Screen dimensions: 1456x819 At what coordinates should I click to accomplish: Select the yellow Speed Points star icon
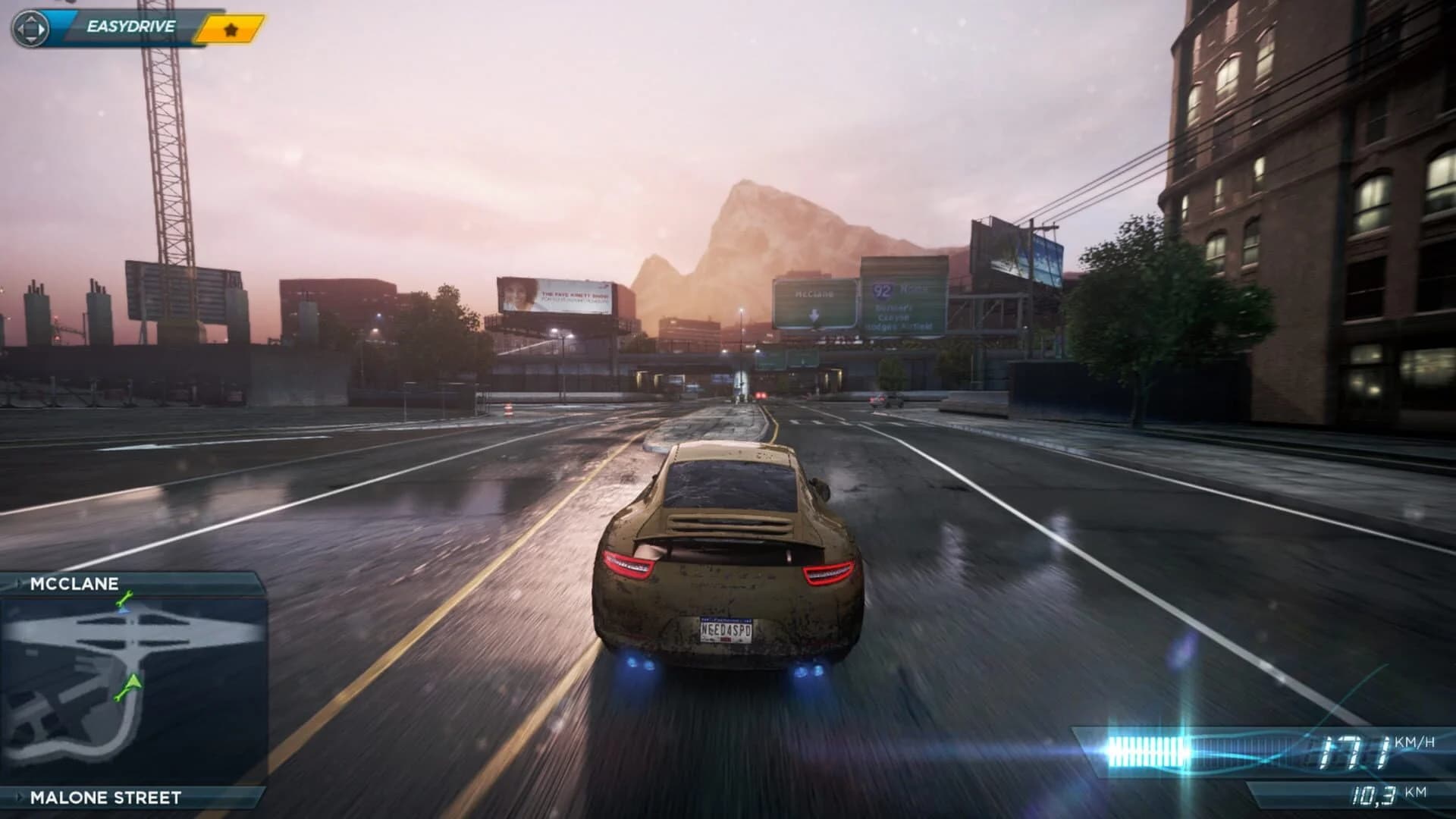[230, 30]
